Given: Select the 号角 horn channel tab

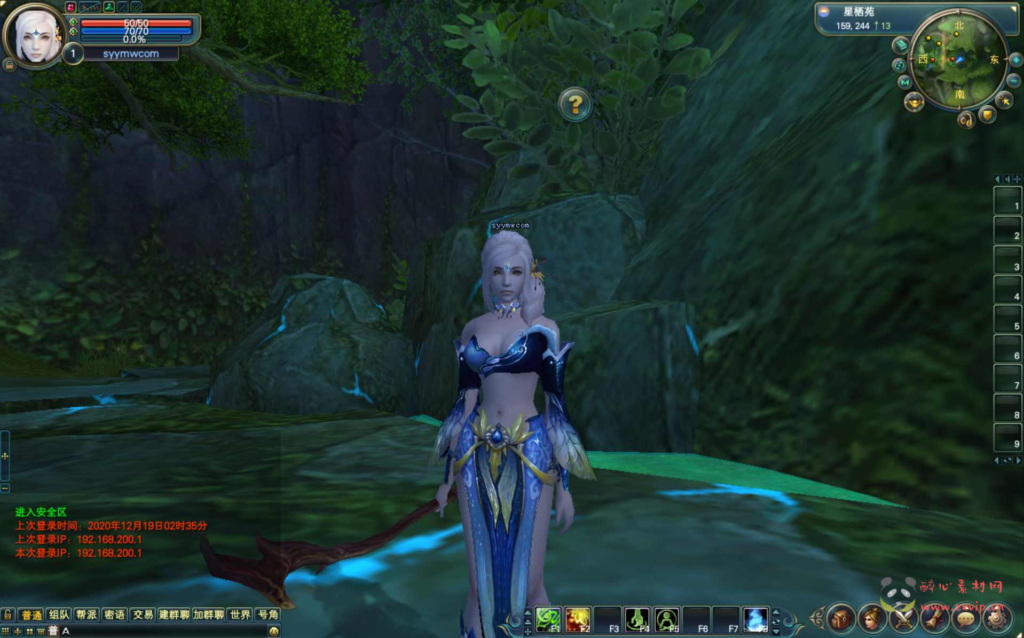Looking at the screenshot, I should (267, 615).
